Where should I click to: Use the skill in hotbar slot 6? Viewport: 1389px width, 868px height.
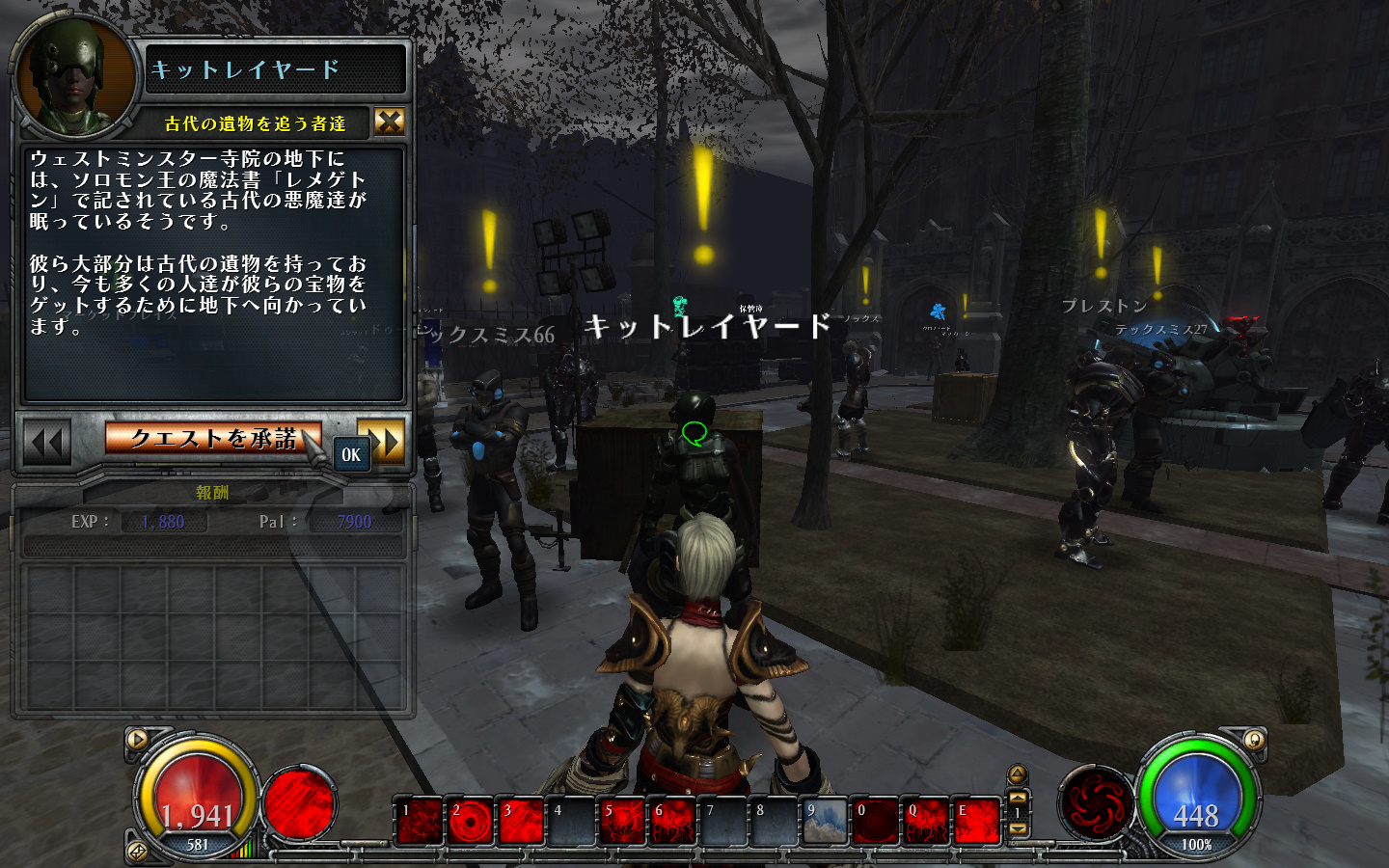coord(672,823)
